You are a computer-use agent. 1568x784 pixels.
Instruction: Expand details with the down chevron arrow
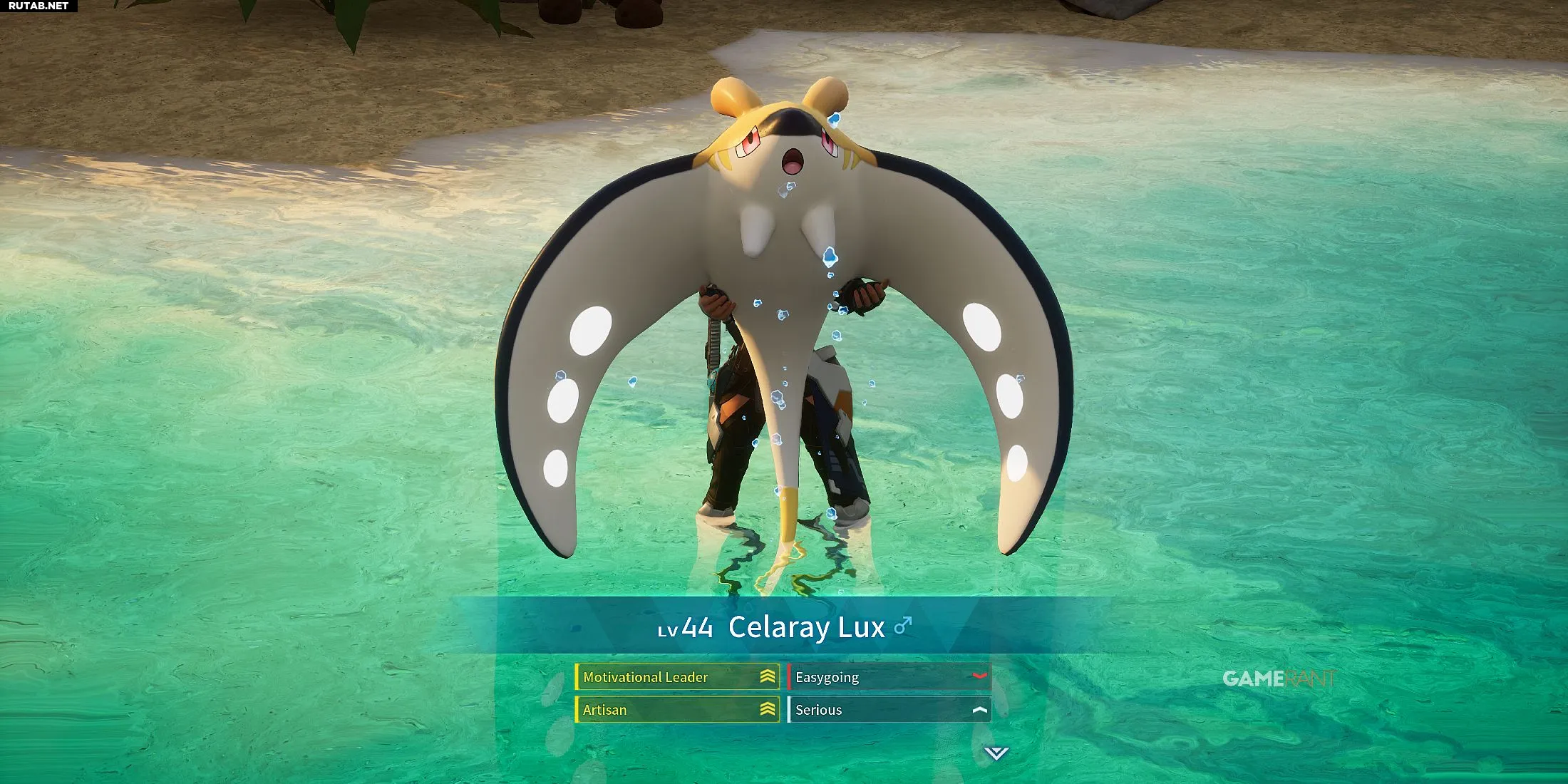(996, 753)
